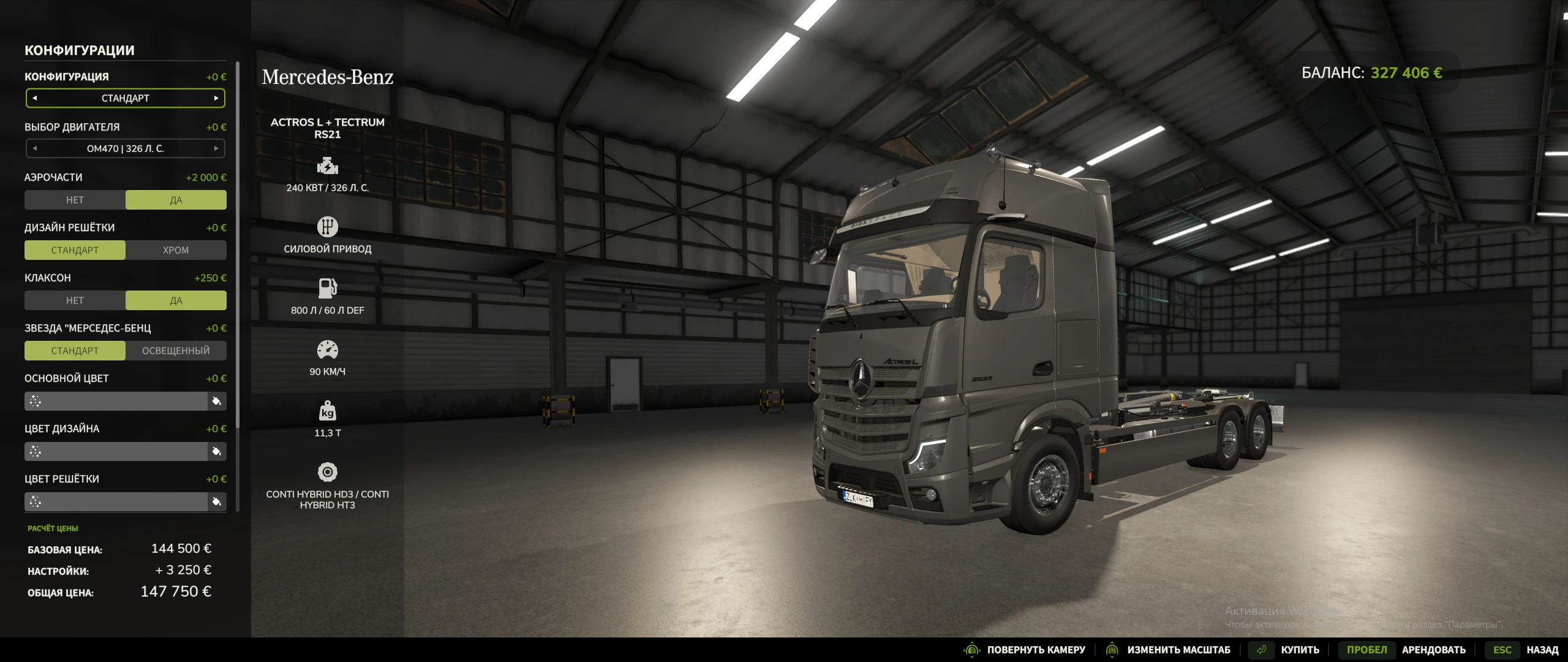The height and width of the screenshot is (662, 1568).
Task: Open Основной цвет color picker
Action: [216, 401]
